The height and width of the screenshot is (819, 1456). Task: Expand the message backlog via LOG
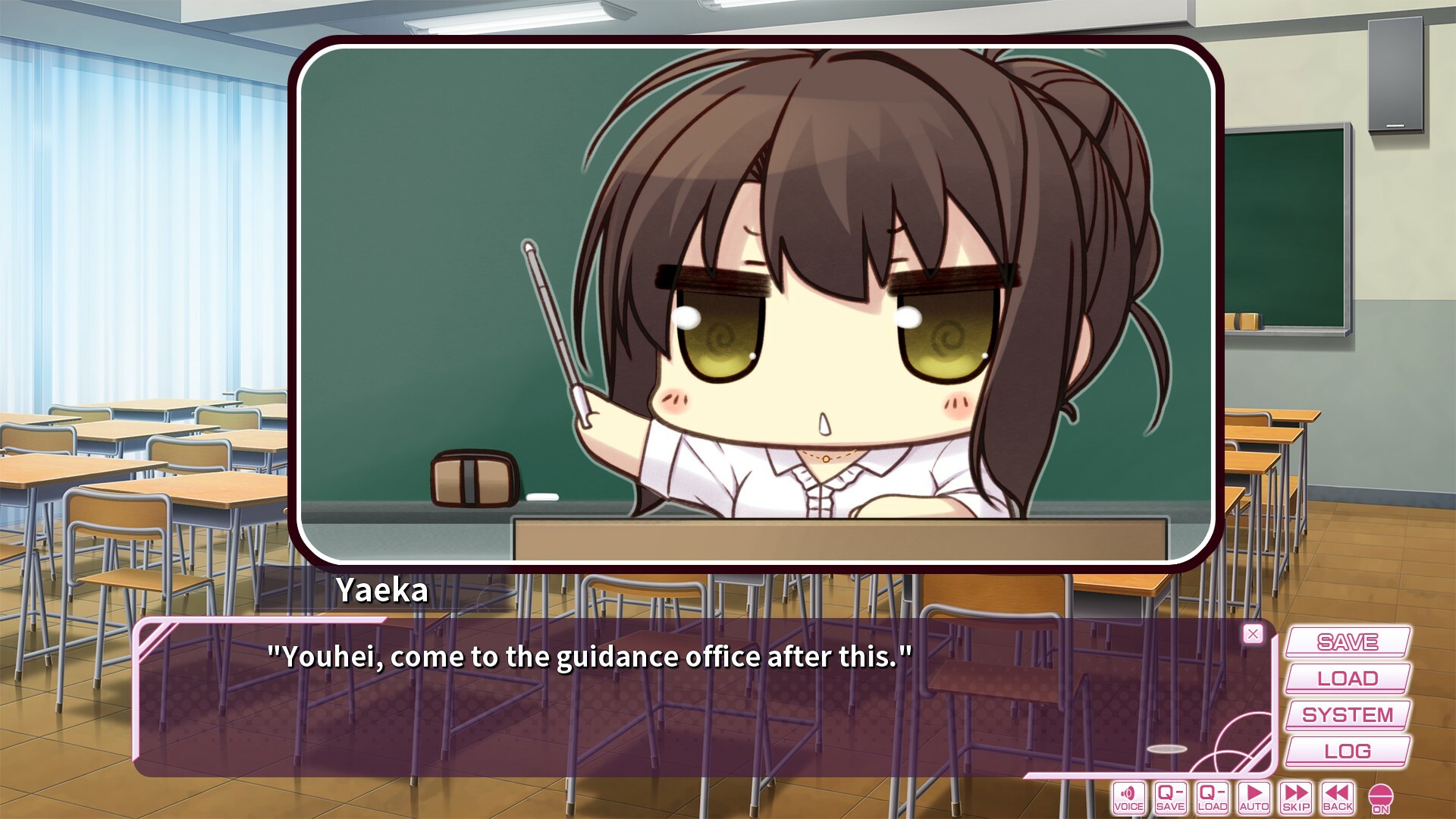[1346, 750]
